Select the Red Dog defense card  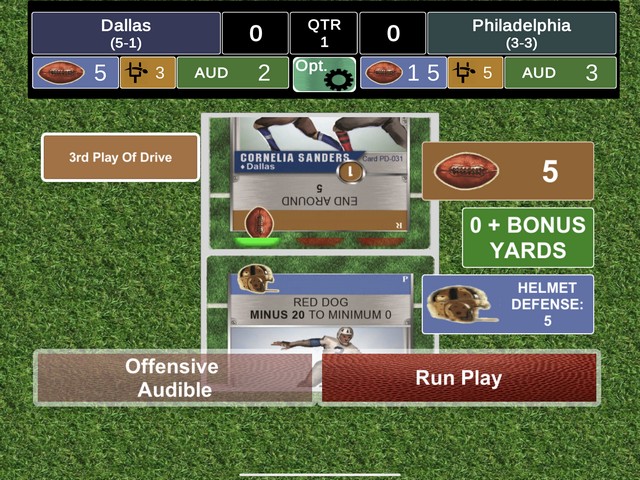320,305
